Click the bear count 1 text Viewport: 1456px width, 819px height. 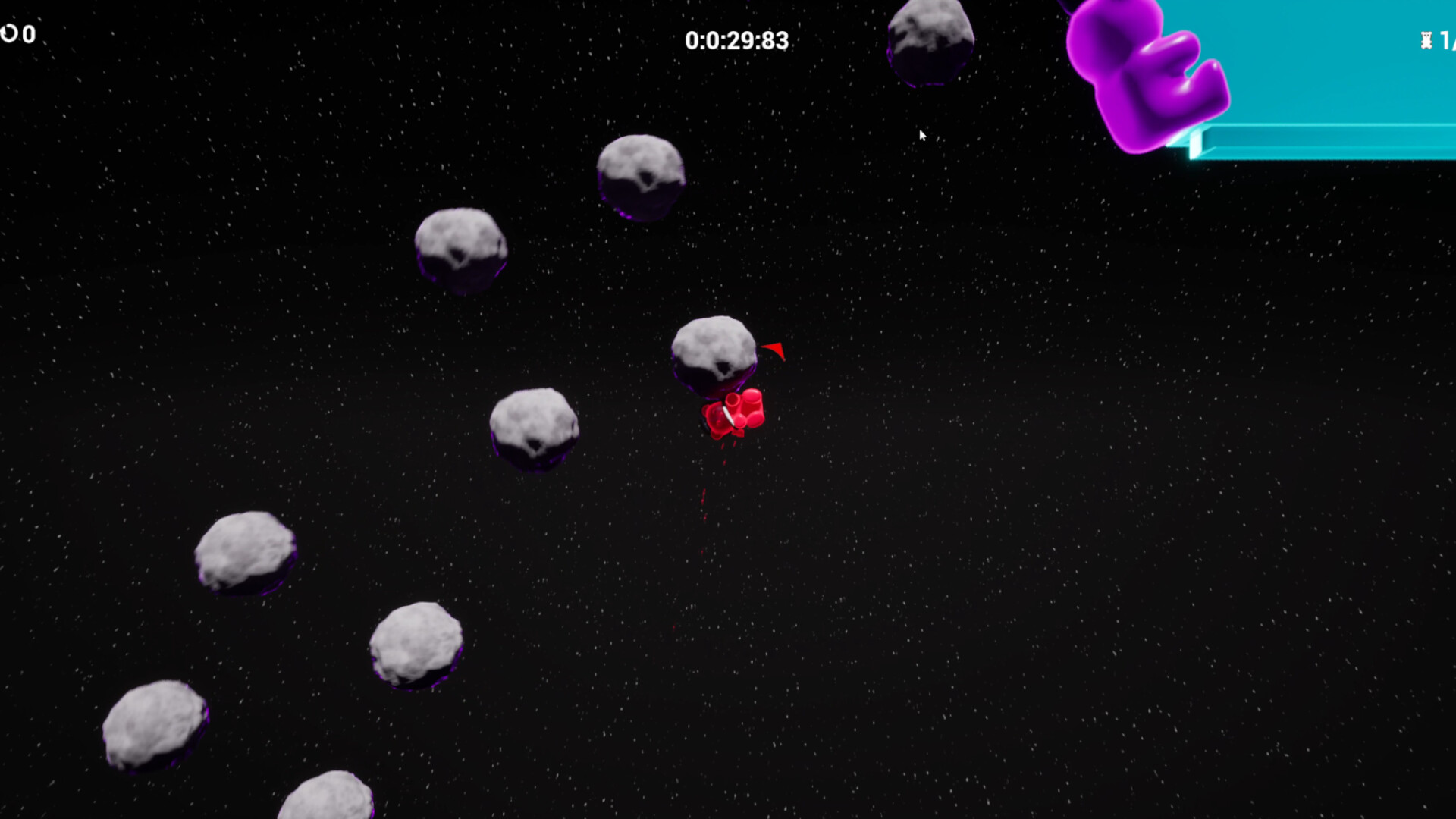point(1445,39)
